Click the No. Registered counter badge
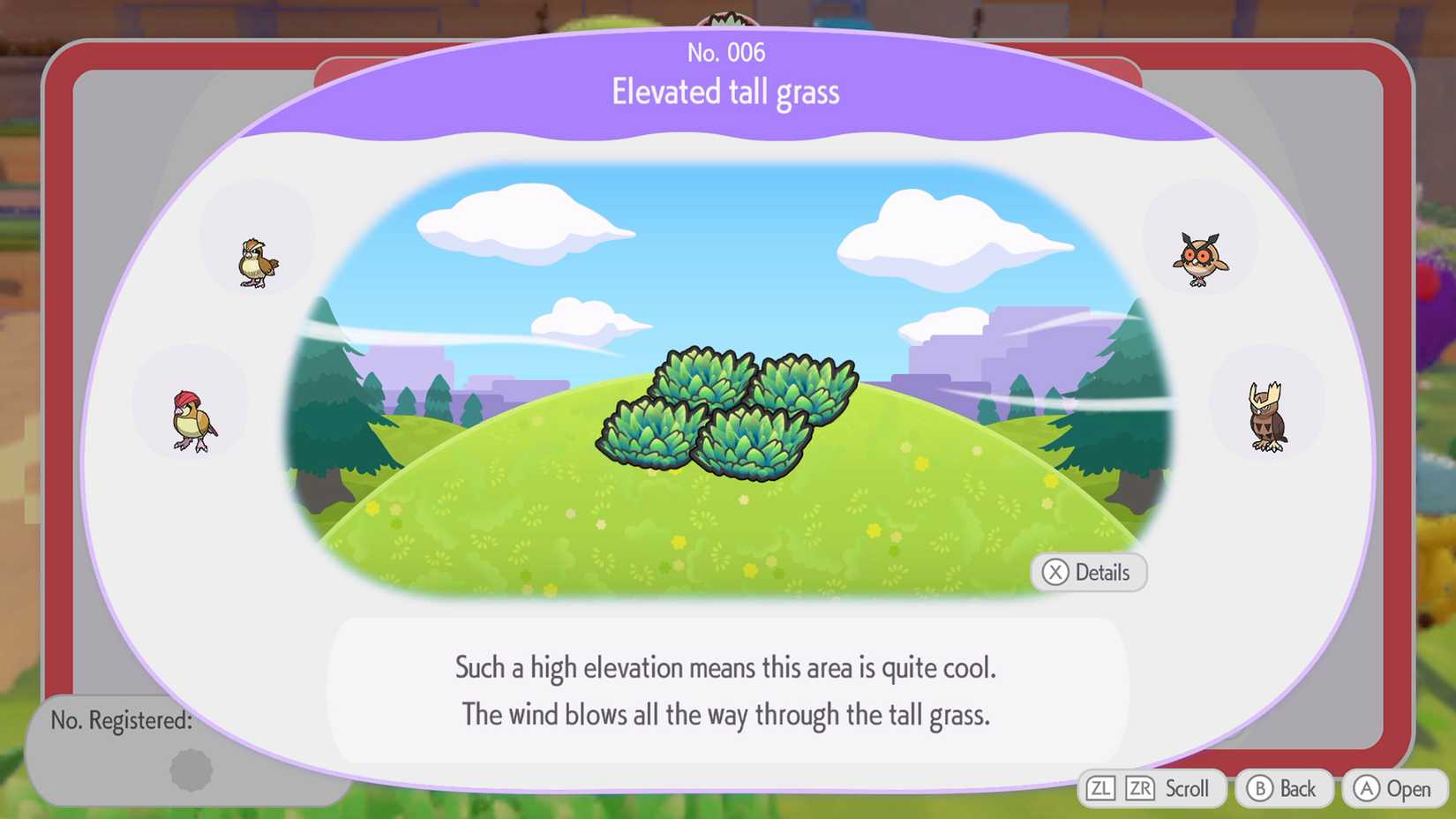Screen dimensions: 1456x819 click(x=122, y=721)
